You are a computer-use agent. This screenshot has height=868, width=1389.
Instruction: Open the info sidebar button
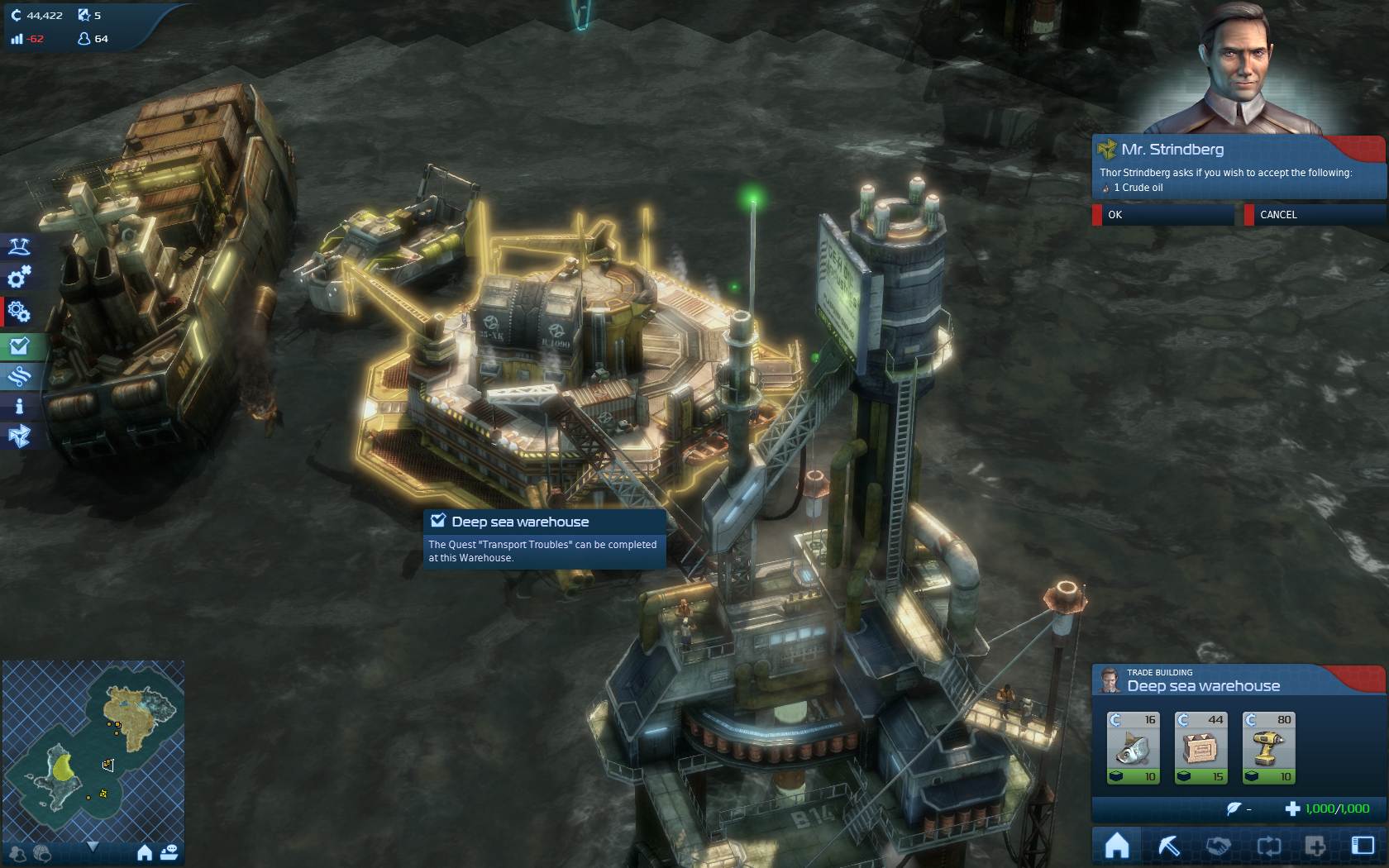pyautogui.click(x=19, y=406)
